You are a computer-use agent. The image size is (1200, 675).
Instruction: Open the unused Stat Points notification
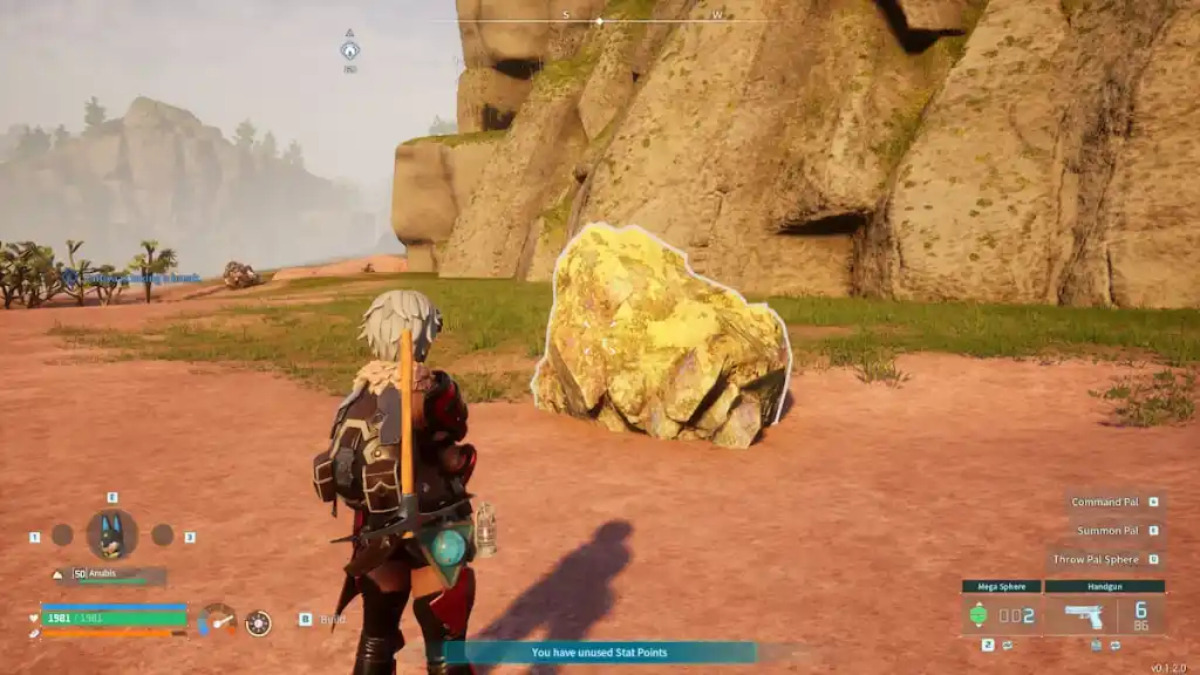[599, 652]
